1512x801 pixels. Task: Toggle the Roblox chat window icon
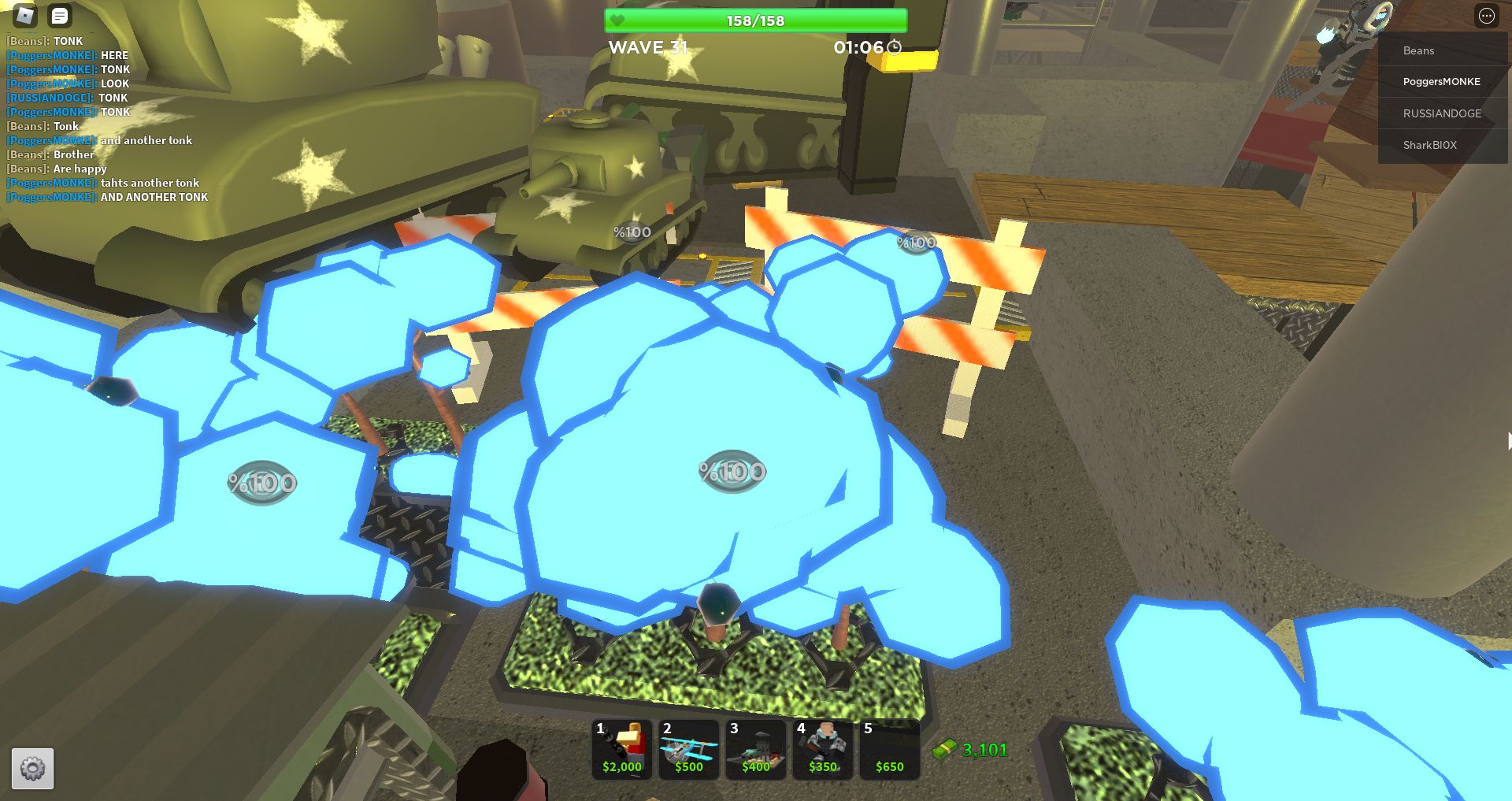click(x=59, y=15)
